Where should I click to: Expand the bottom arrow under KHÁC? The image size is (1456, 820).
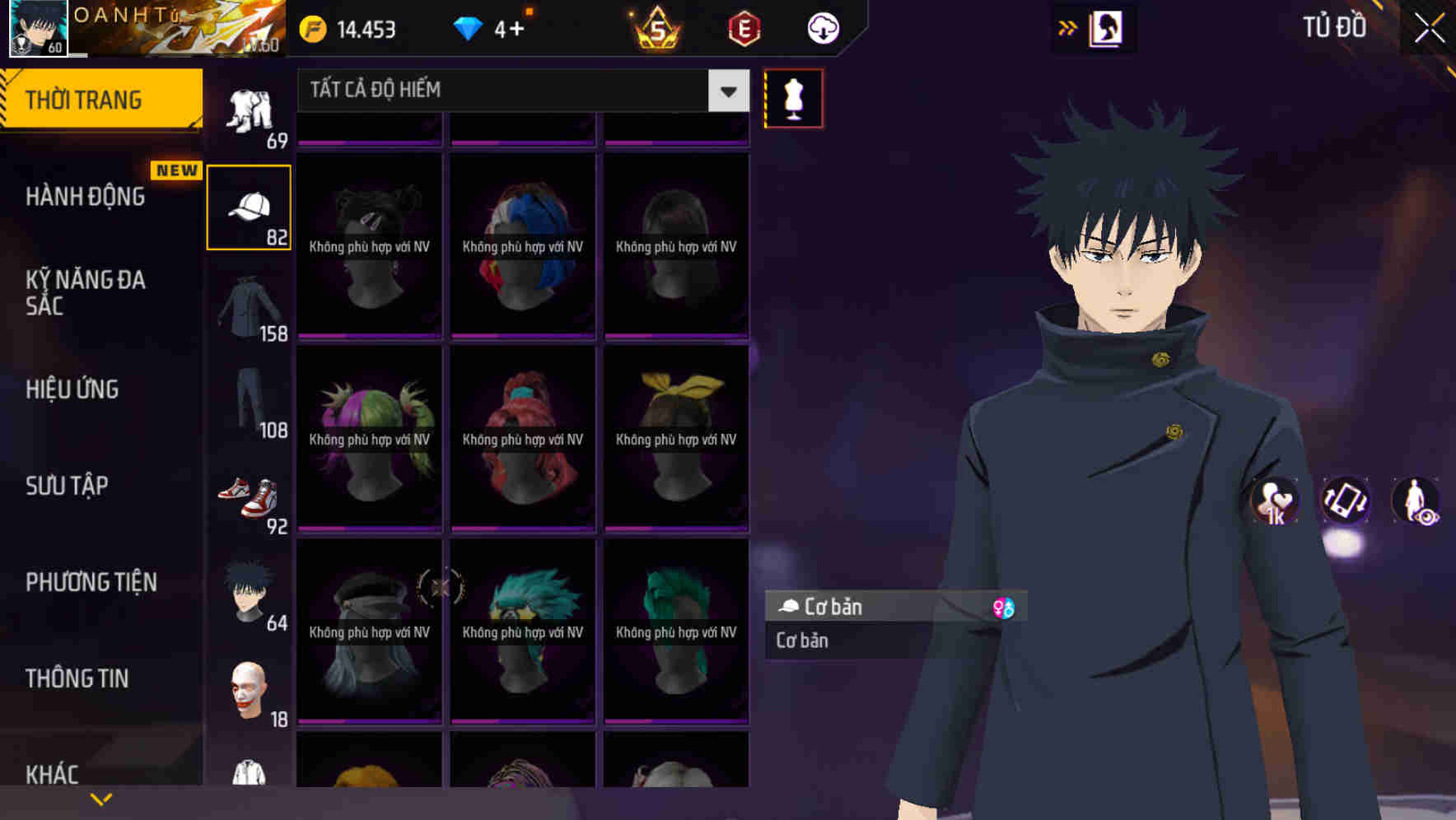tap(101, 797)
